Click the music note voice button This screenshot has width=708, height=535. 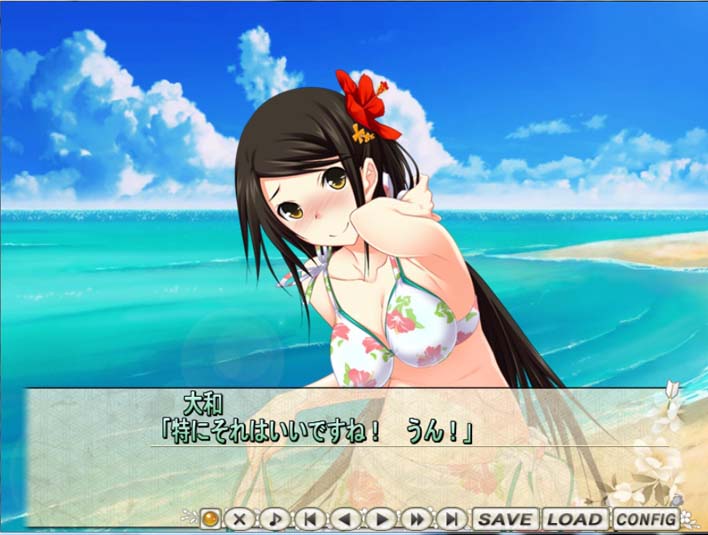[x=275, y=519]
